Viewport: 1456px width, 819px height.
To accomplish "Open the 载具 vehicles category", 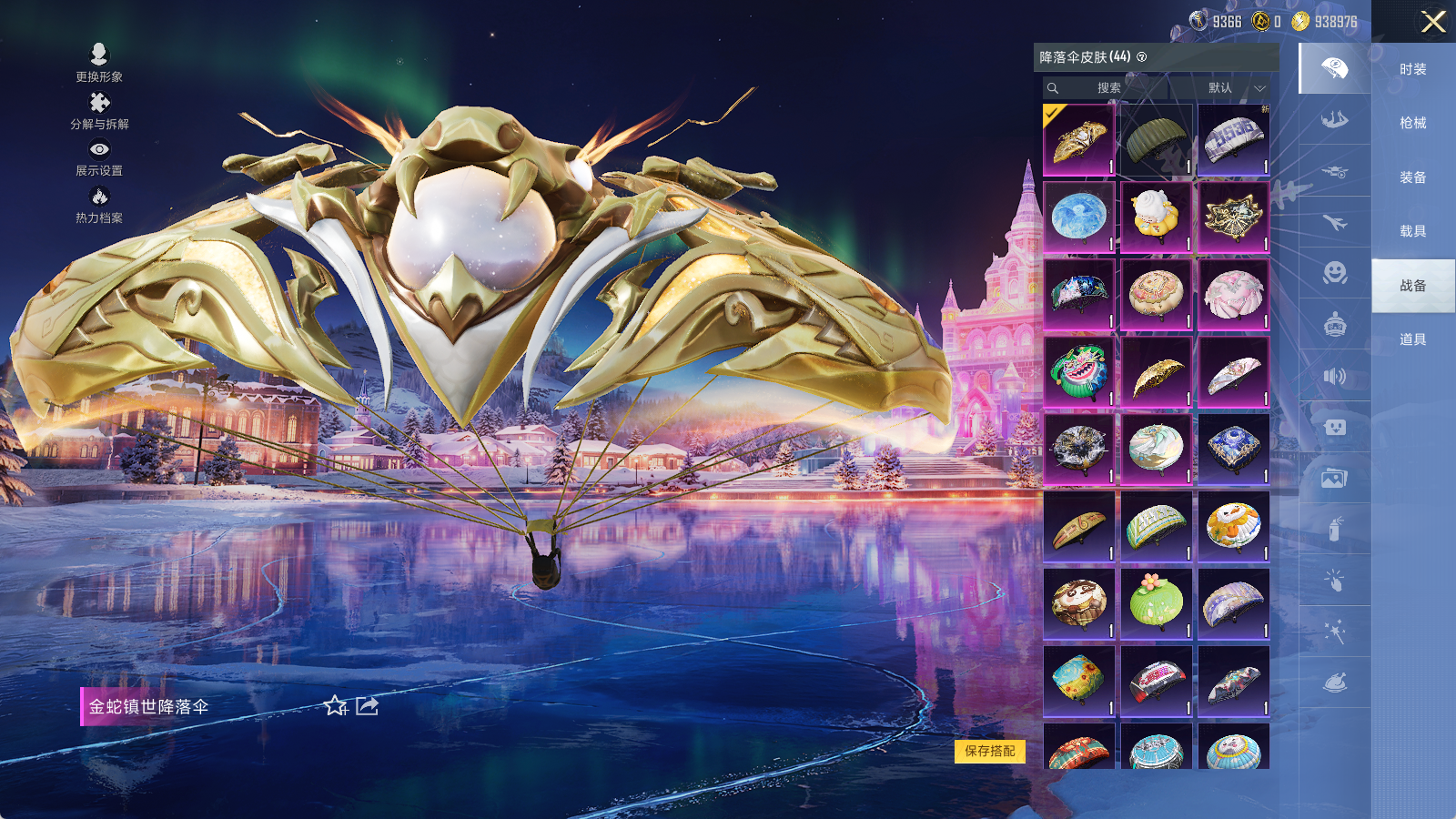I will click(1412, 231).
